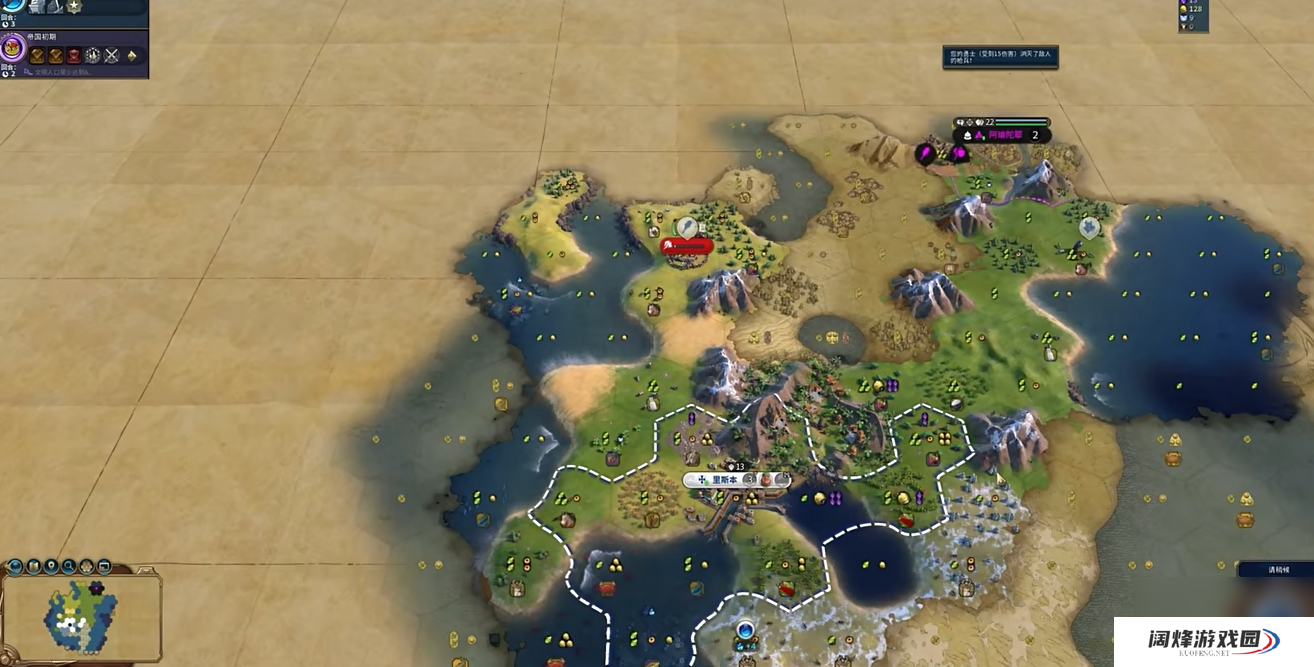Open the civics tree via the purple civic icon

tap(13, 47)
